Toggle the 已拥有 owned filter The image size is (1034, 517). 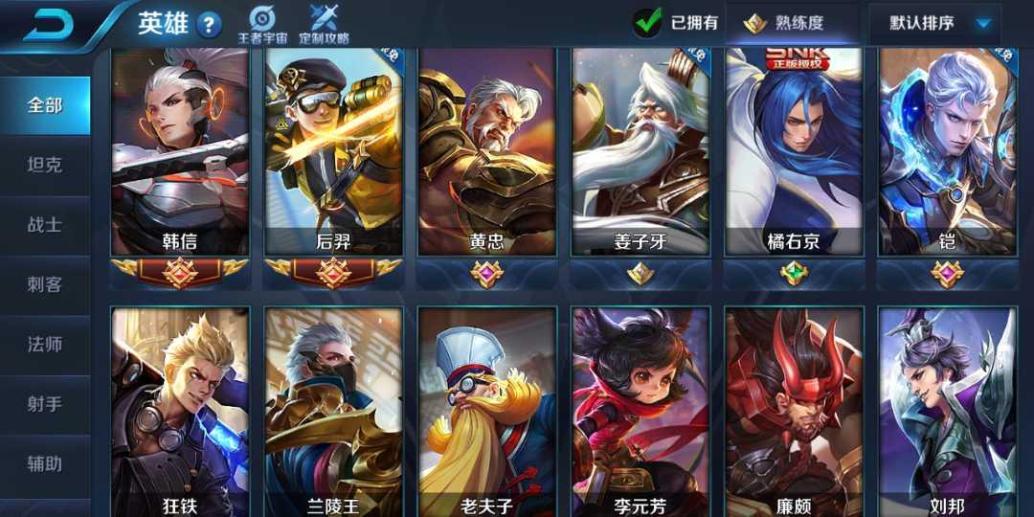click(677, 23)
